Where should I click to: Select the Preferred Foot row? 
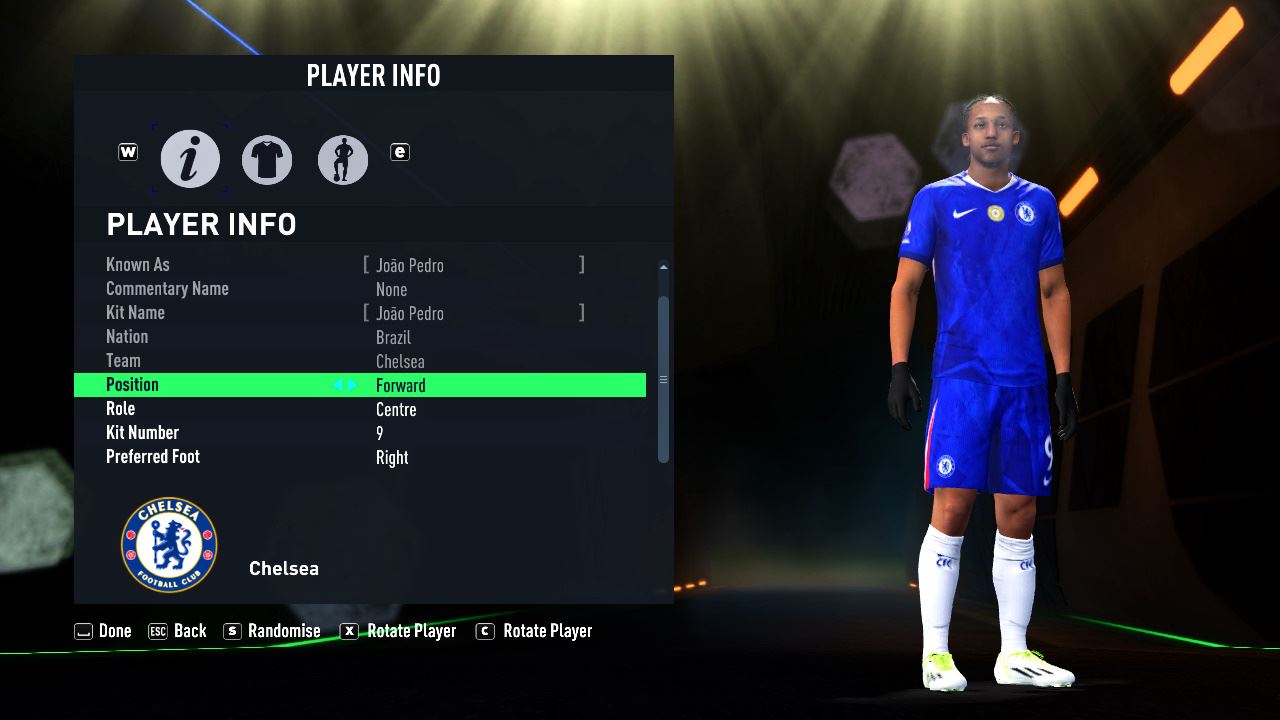point(360,457)
